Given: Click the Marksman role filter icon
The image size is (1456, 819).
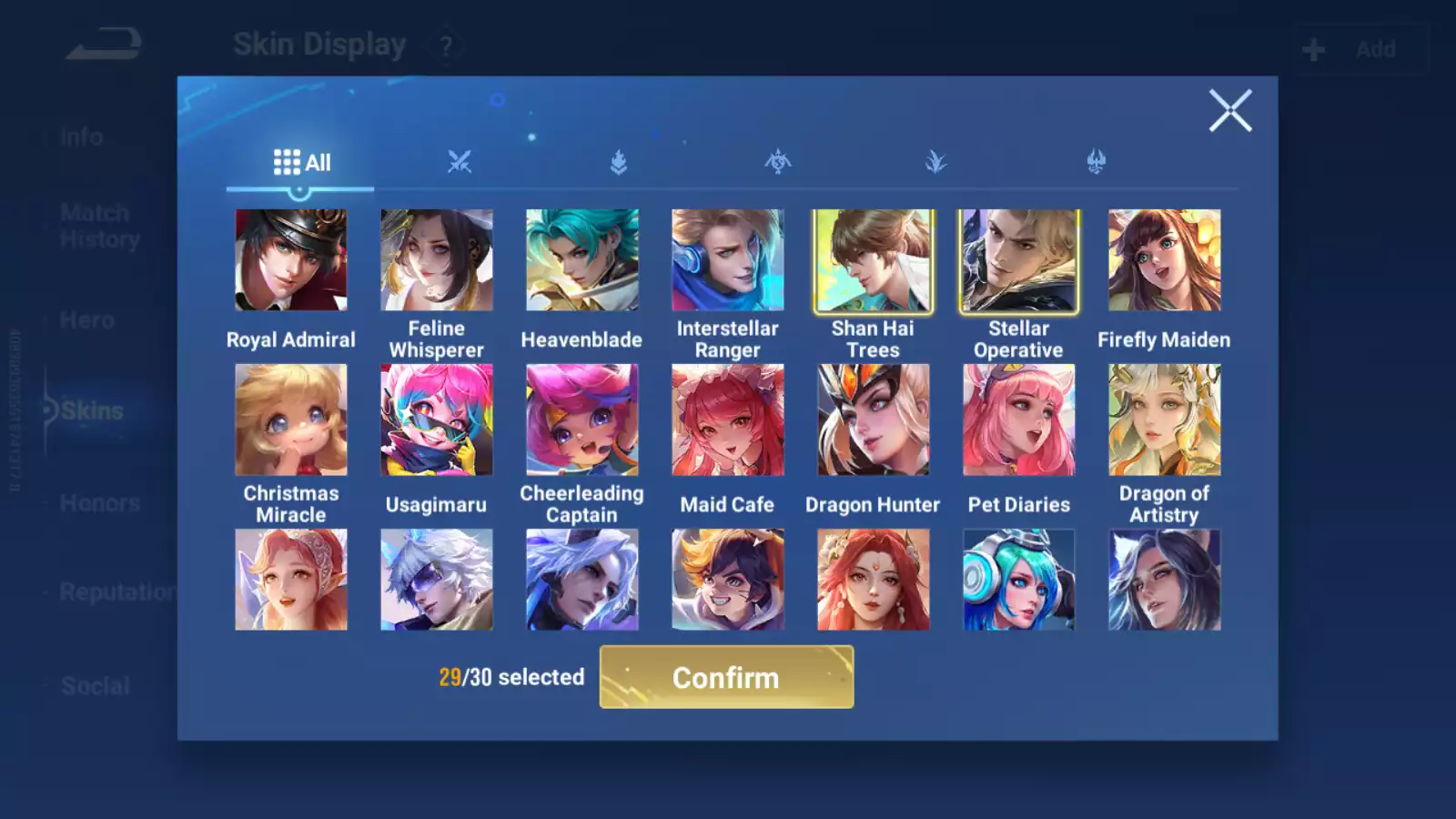Looking at the screenshot, I should [x=777, y=161].
